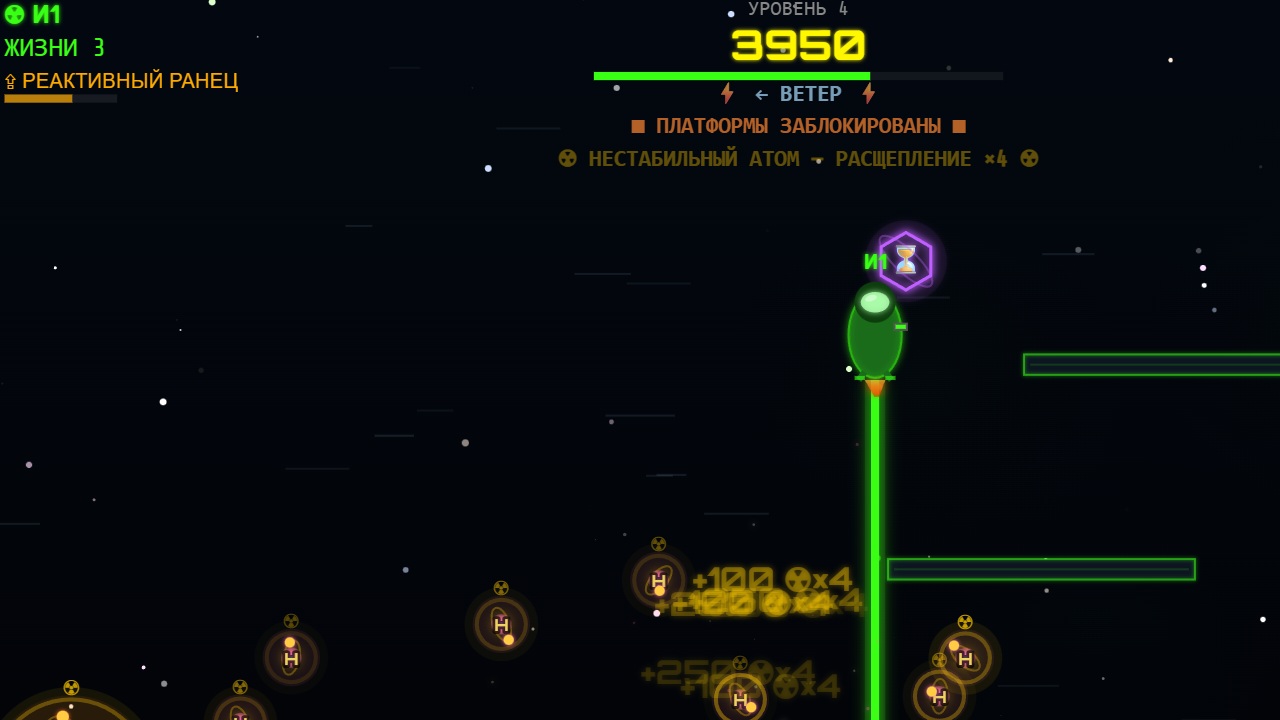Click the ВЕТЕР label
The width and height of the screenshot is (1280, 720).
pos(812,93)
